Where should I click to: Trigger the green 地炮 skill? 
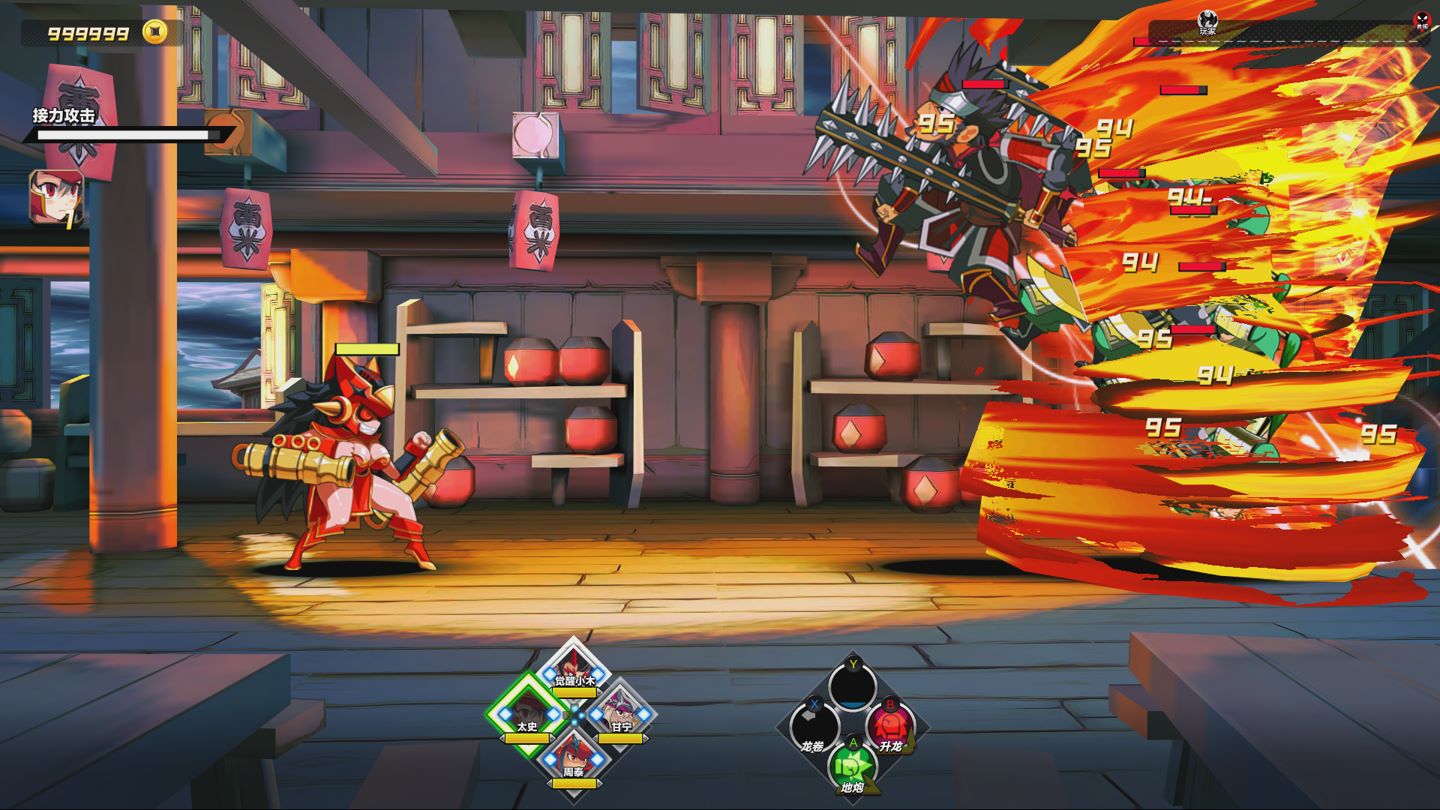852,766
